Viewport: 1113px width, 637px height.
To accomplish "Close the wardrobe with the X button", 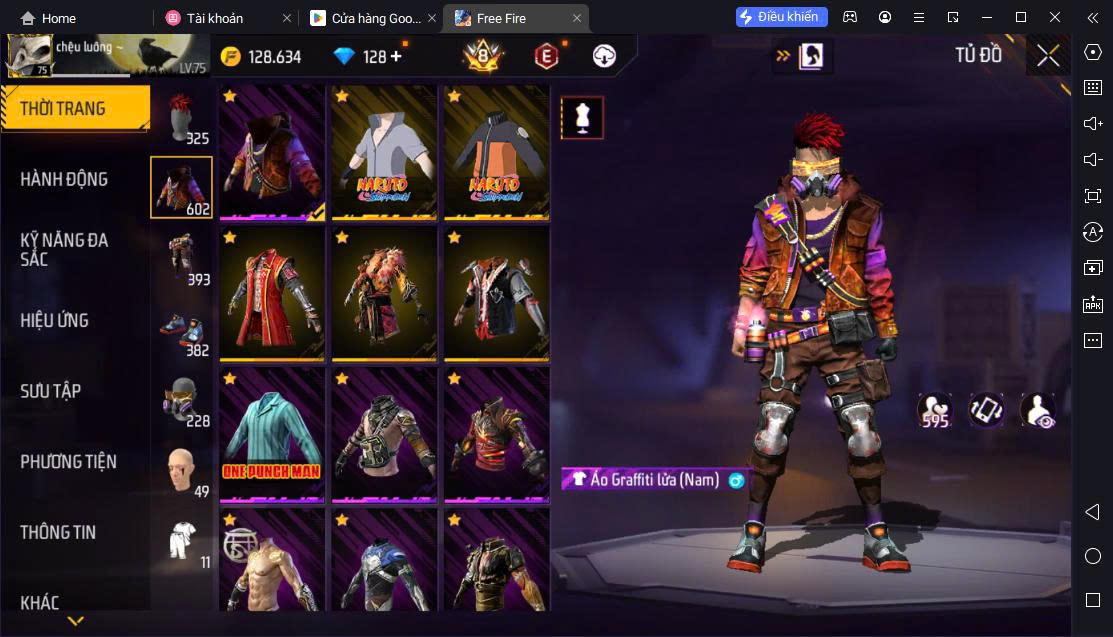I will click(x=1048, y=56).
